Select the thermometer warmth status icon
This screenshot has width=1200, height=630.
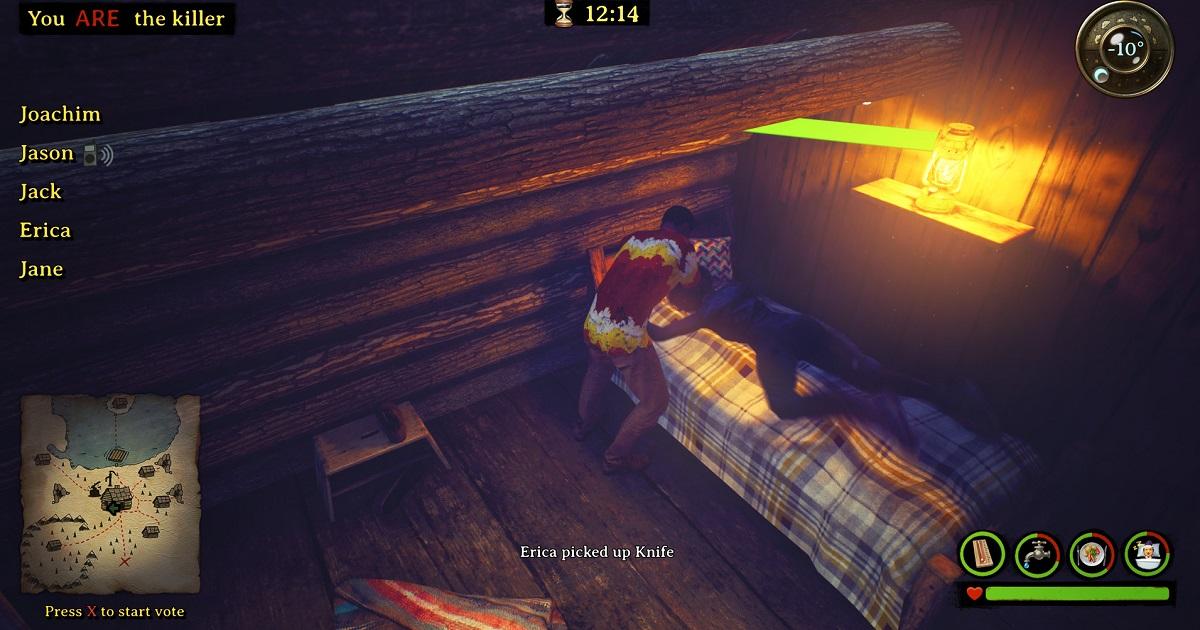click(982, 553)
